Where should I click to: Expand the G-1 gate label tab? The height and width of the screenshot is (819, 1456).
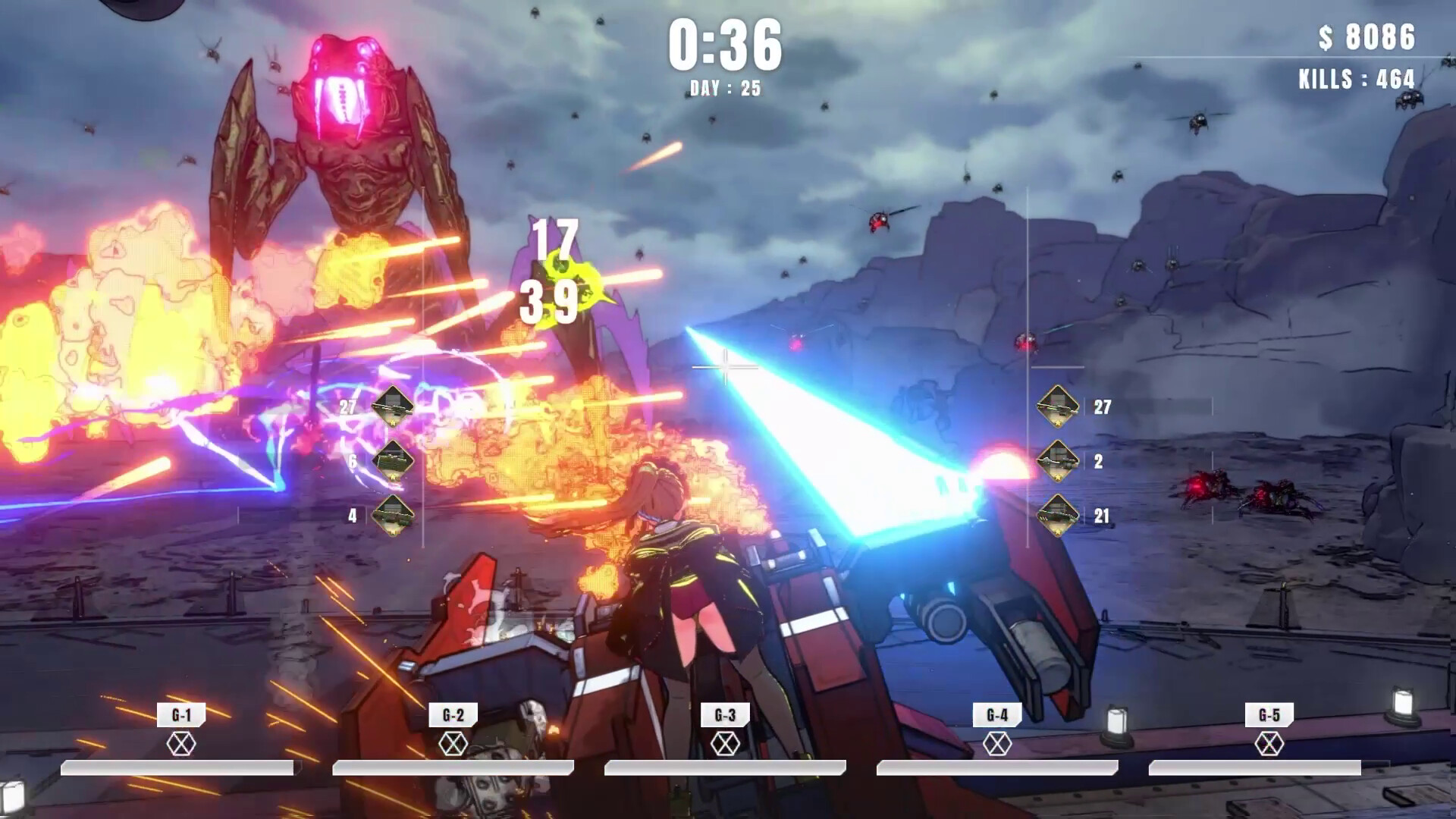pyautogui.click(x=180, y=713)
